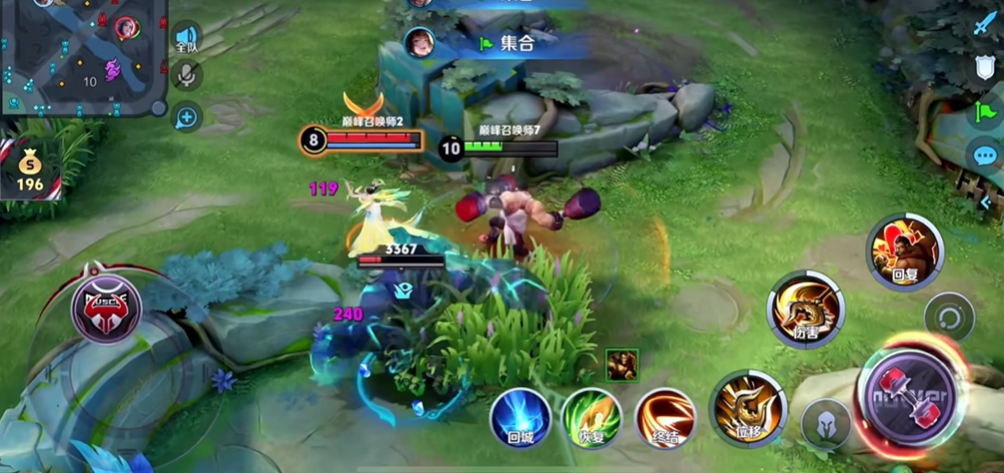Viewport: 1004px width, 473px height.
Task: Open the quick chat plus bubble
Action: [186, 117]
